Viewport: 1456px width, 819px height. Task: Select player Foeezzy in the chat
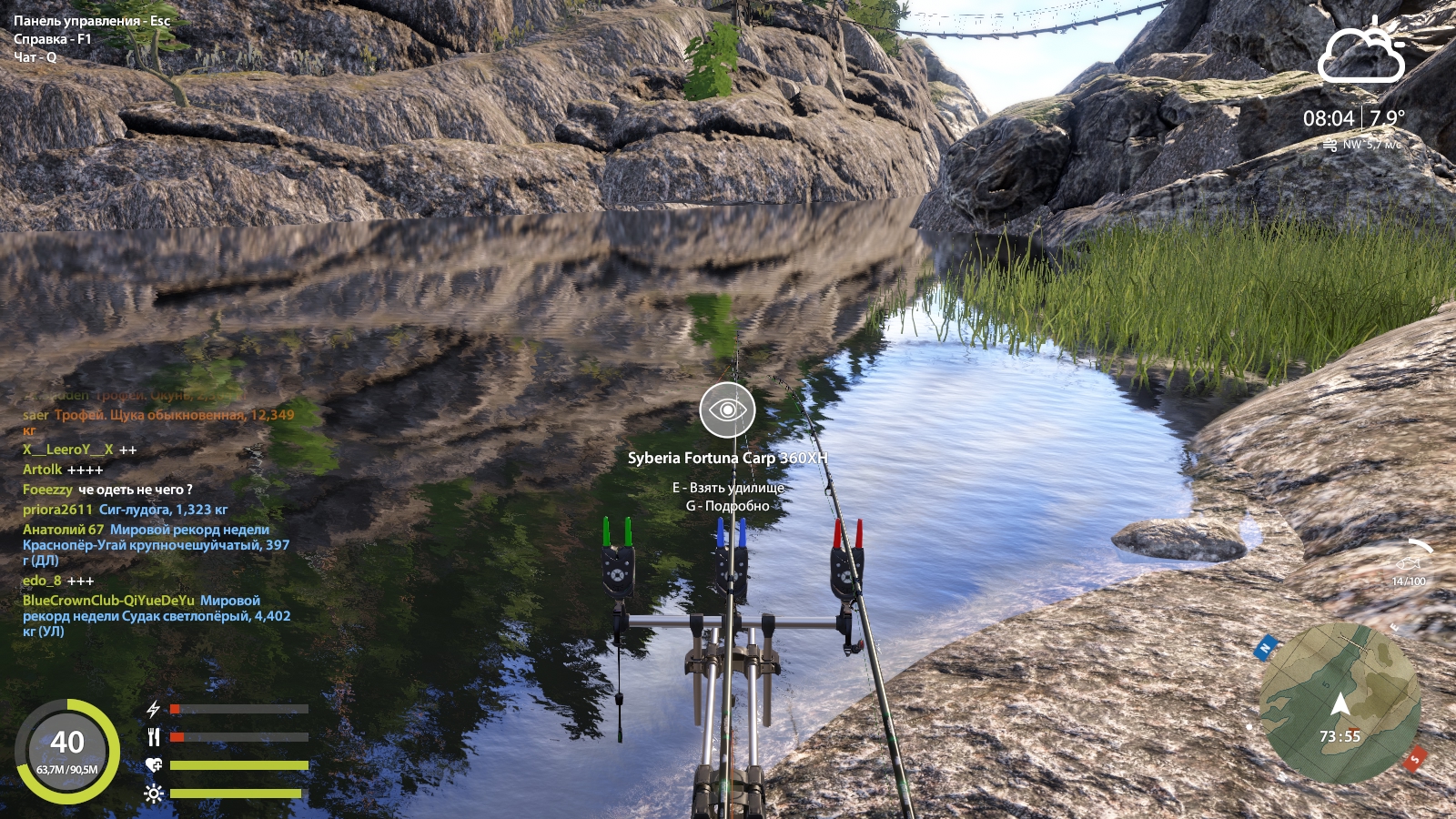point(47,490)
